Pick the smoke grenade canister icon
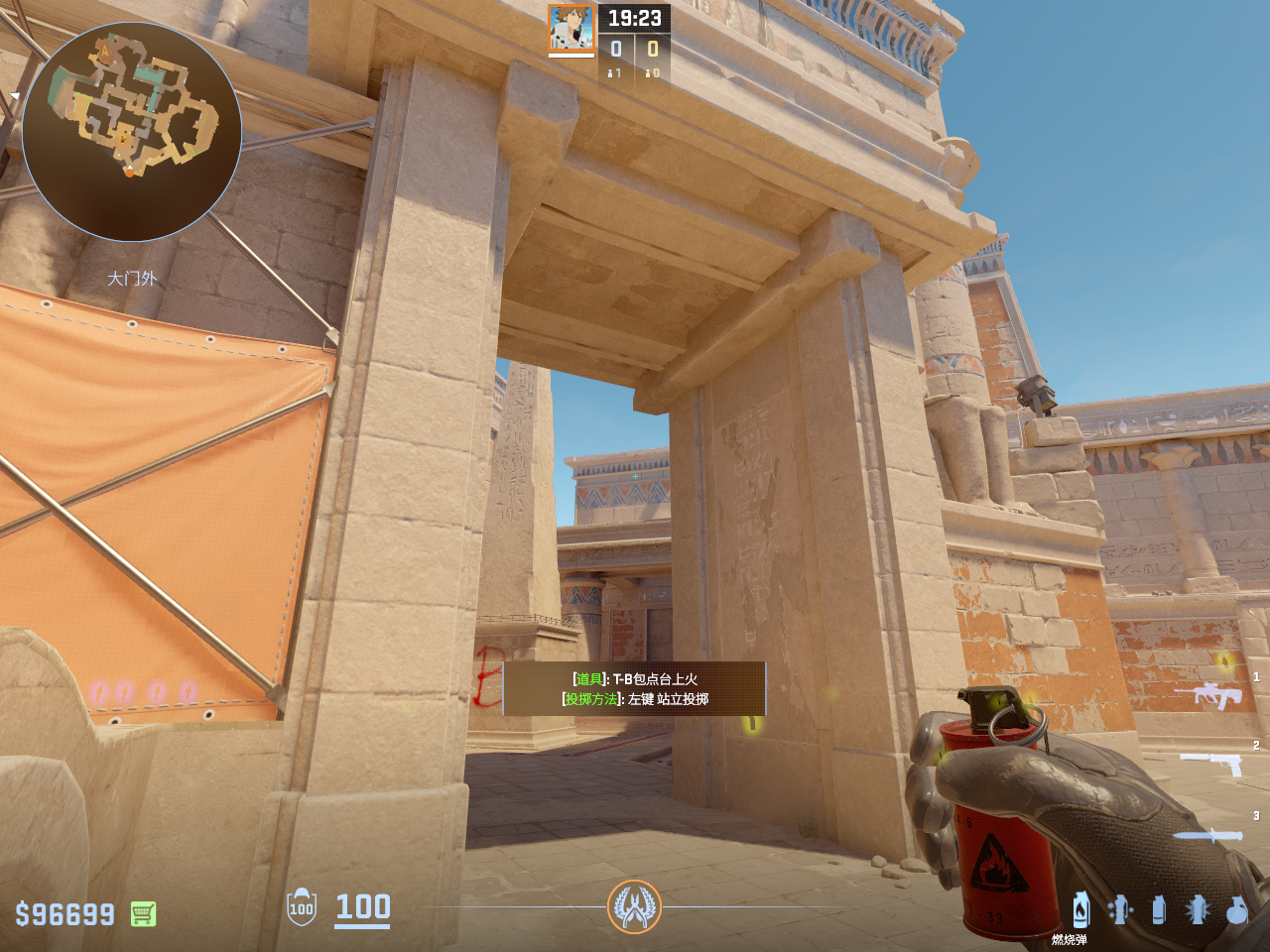 [1159, 909]
